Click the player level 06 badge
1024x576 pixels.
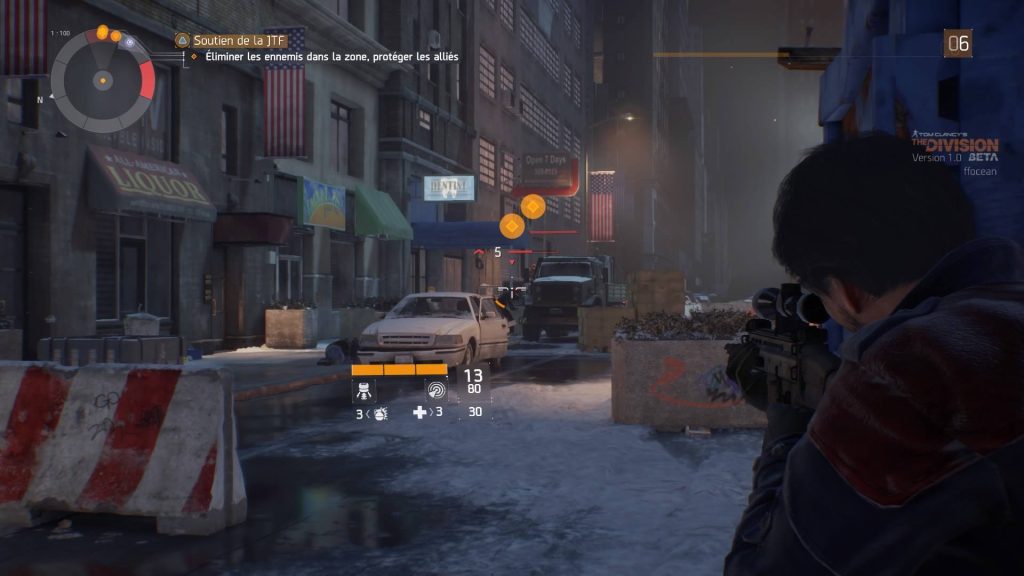pos(957,42)
